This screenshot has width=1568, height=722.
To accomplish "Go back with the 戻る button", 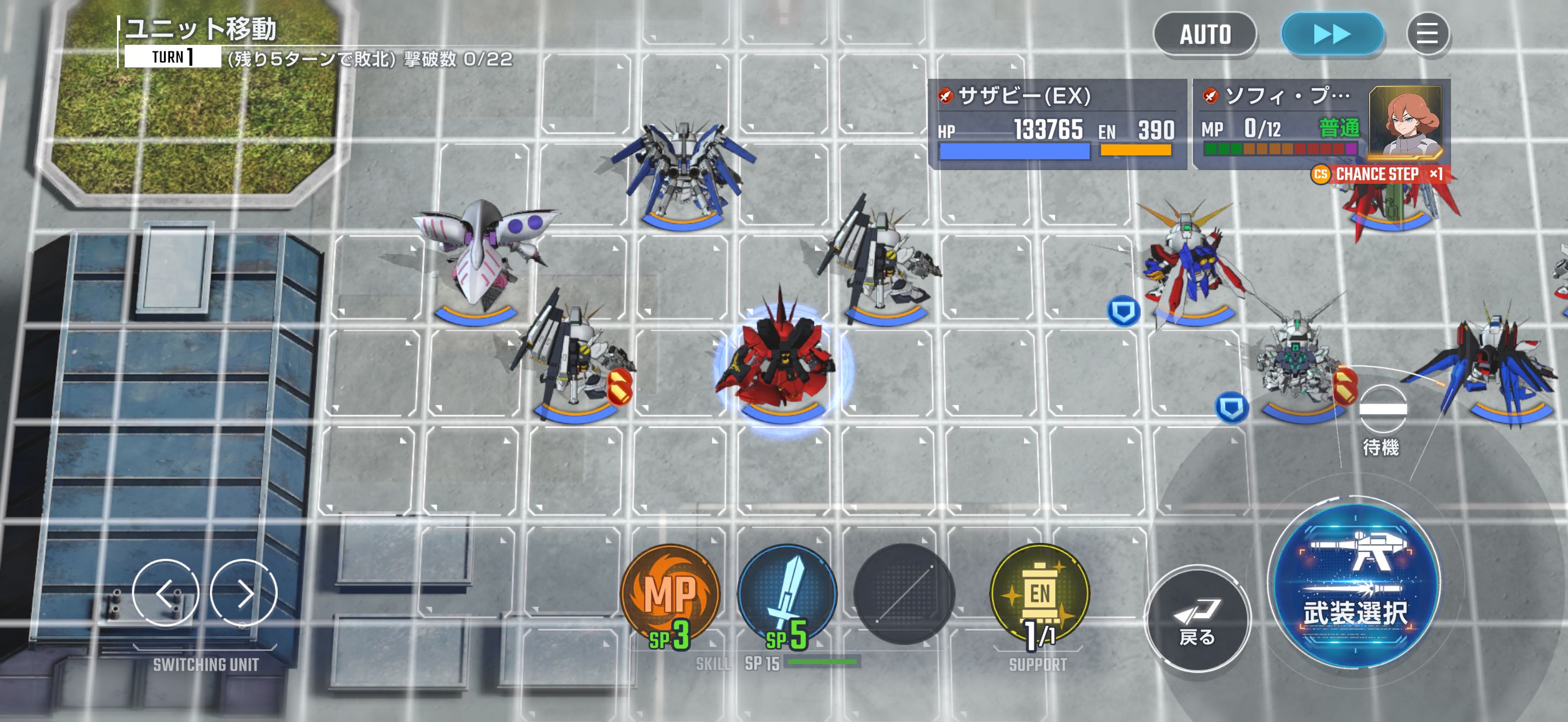I will pyautogui.click(x=1197, y=619).
